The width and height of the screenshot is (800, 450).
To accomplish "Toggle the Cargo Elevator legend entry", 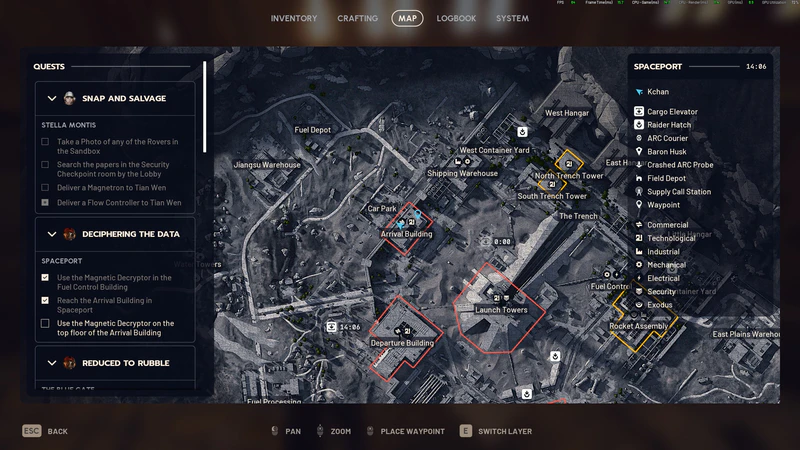I will coord(671,112).
